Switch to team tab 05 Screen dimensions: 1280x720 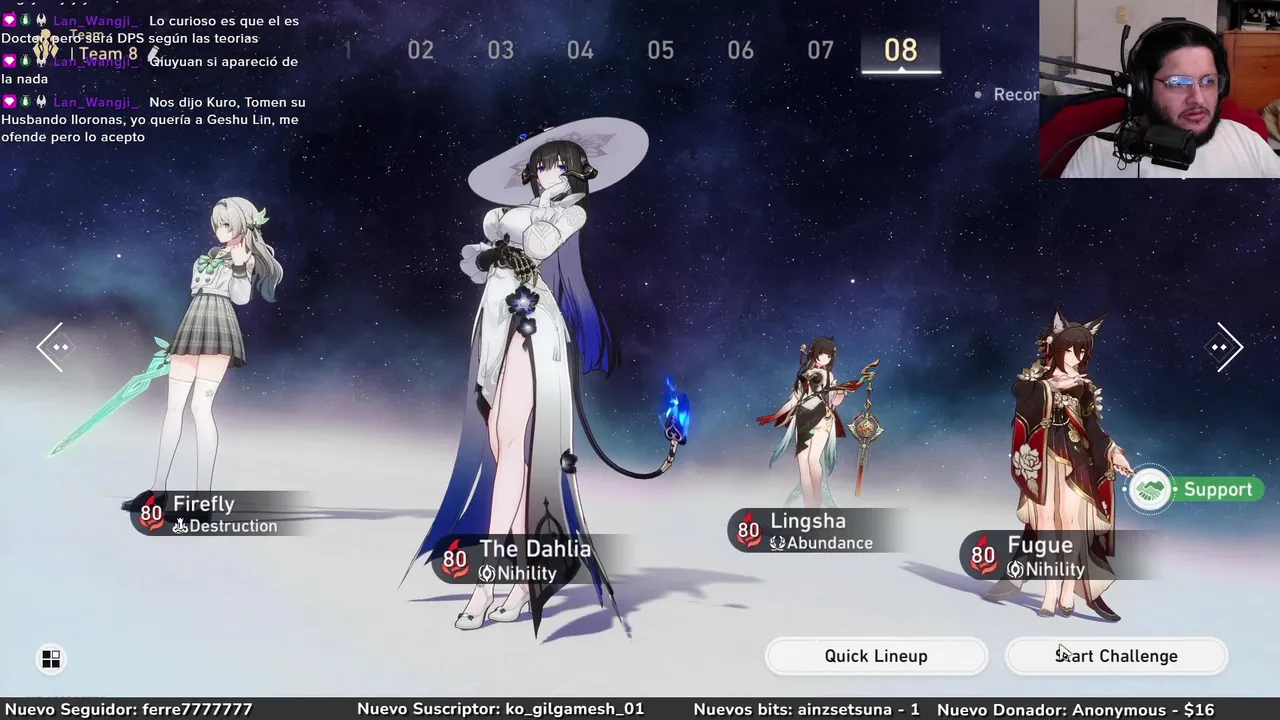tap(660, 50)
